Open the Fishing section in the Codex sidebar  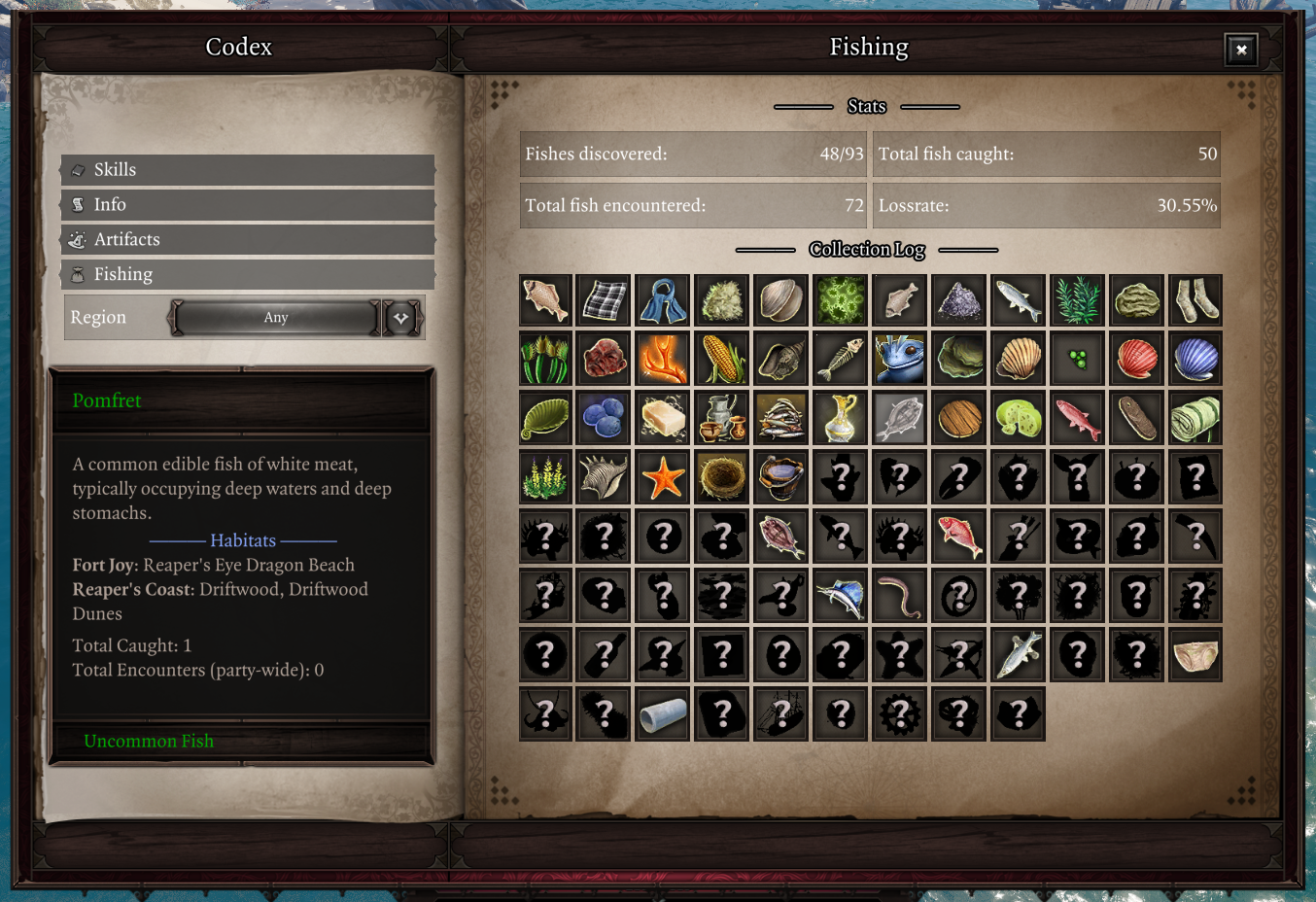[x=247, y=274]
